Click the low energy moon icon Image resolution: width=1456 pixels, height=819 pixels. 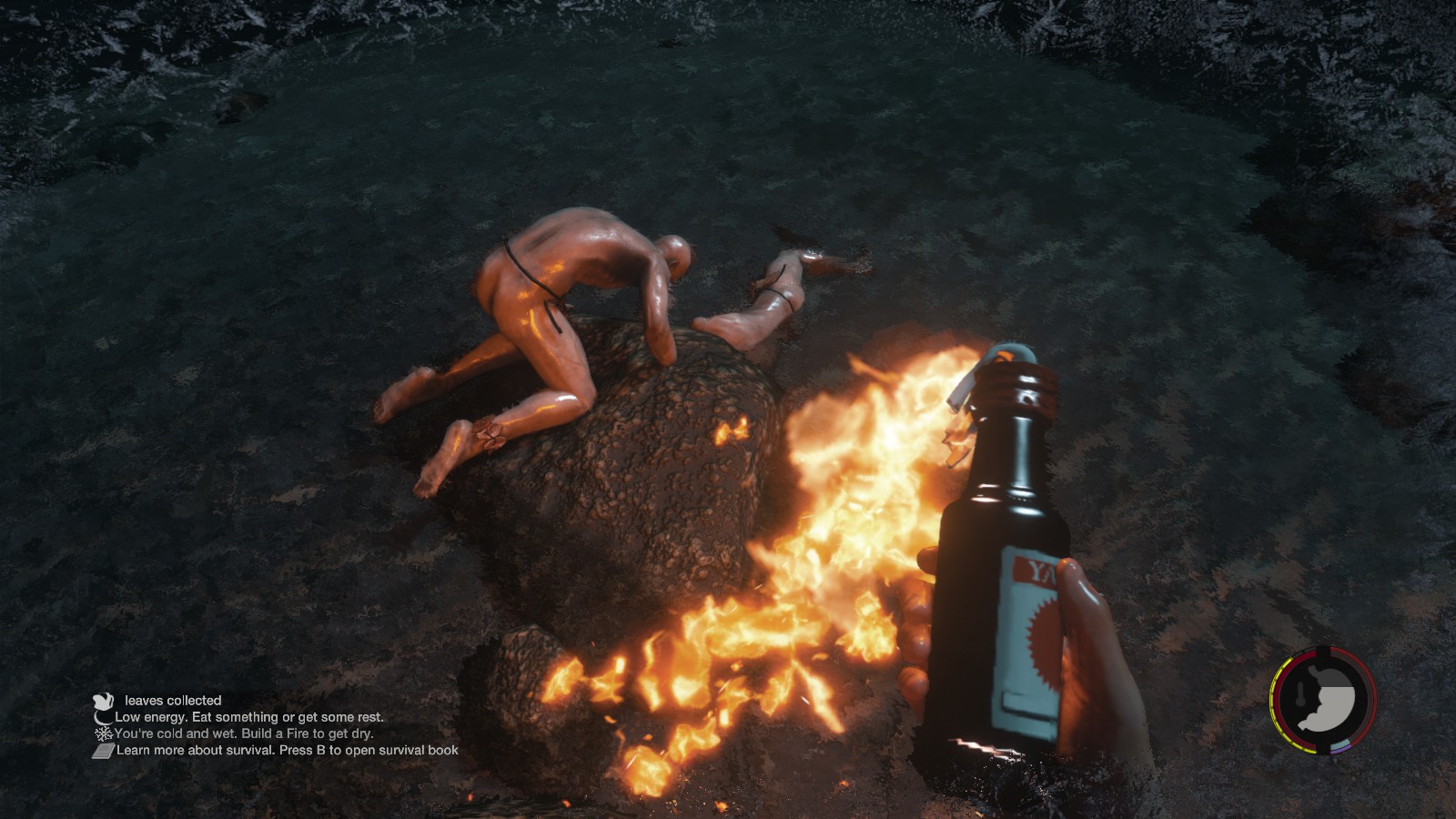[x=104, y=717]
